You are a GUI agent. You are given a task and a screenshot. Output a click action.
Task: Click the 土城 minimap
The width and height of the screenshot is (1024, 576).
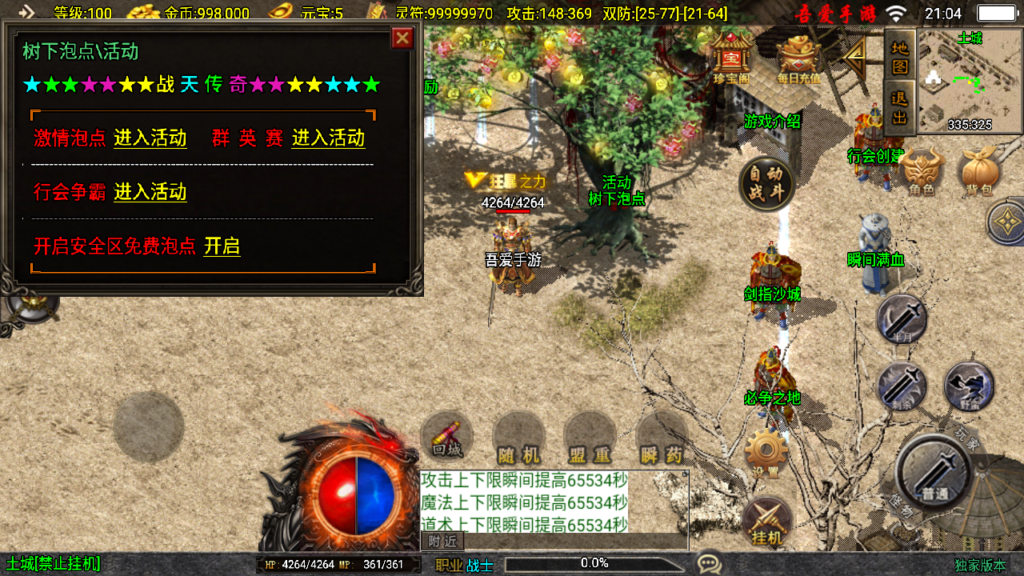(969, 80)
